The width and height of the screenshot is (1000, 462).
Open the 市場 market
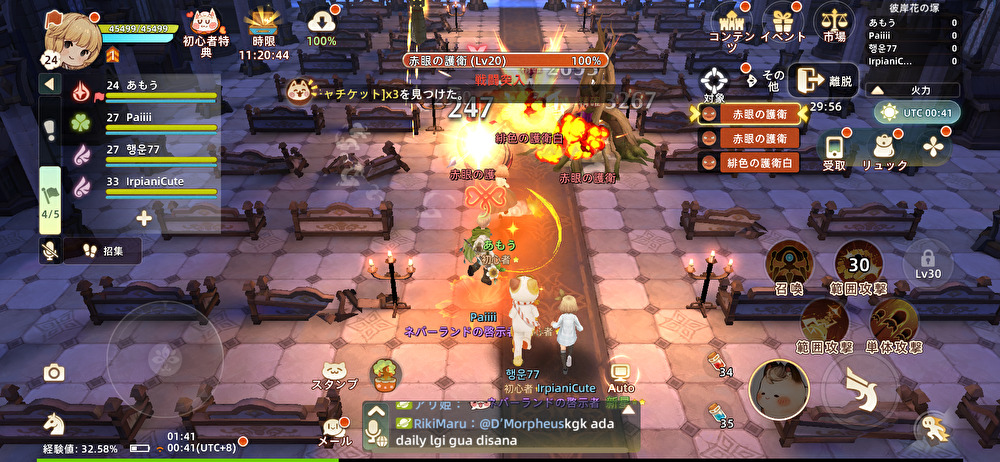click(x=832, y=24)
